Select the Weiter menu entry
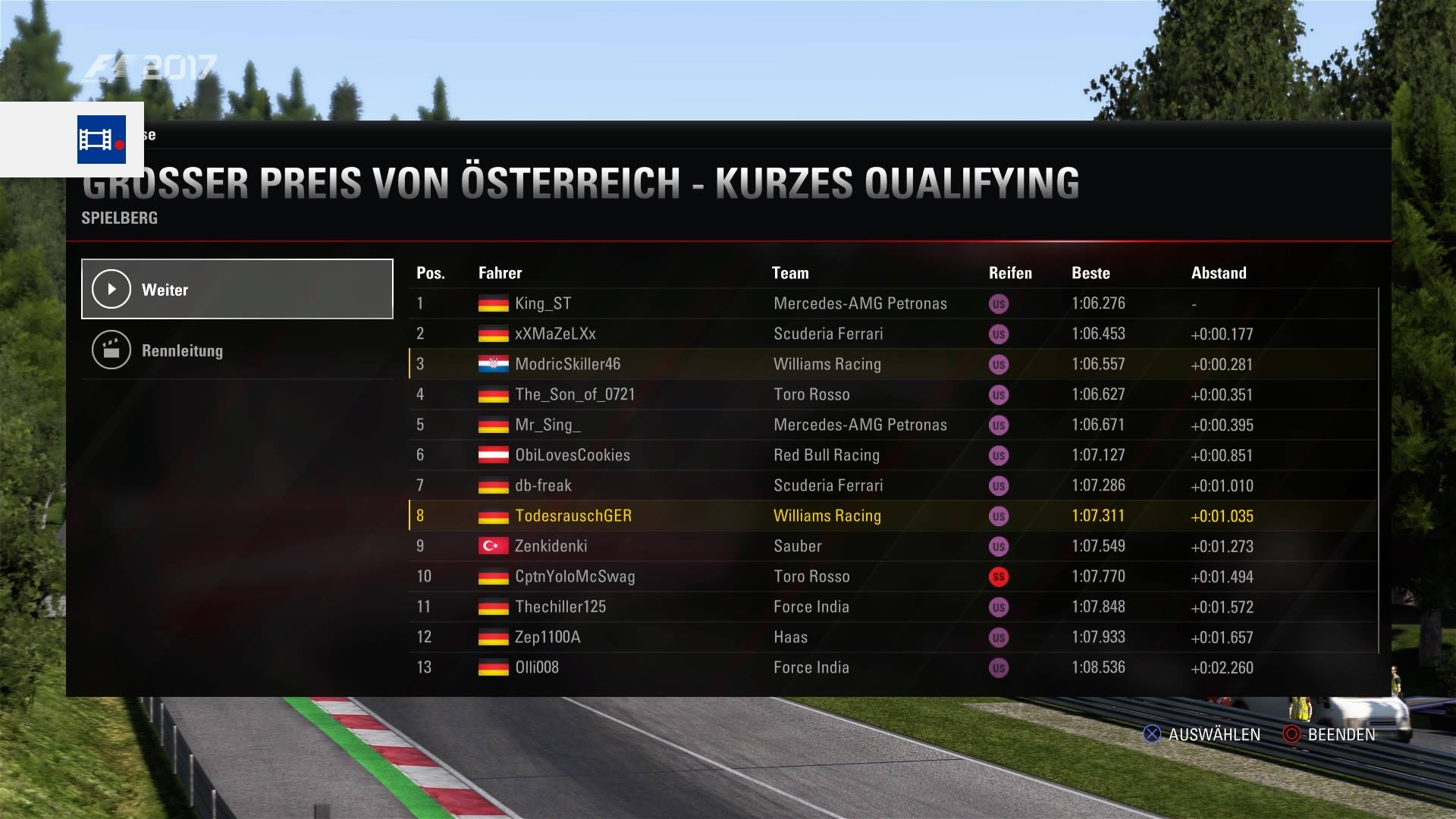This screenshot has width=1456, height=819. pos(237,289)
